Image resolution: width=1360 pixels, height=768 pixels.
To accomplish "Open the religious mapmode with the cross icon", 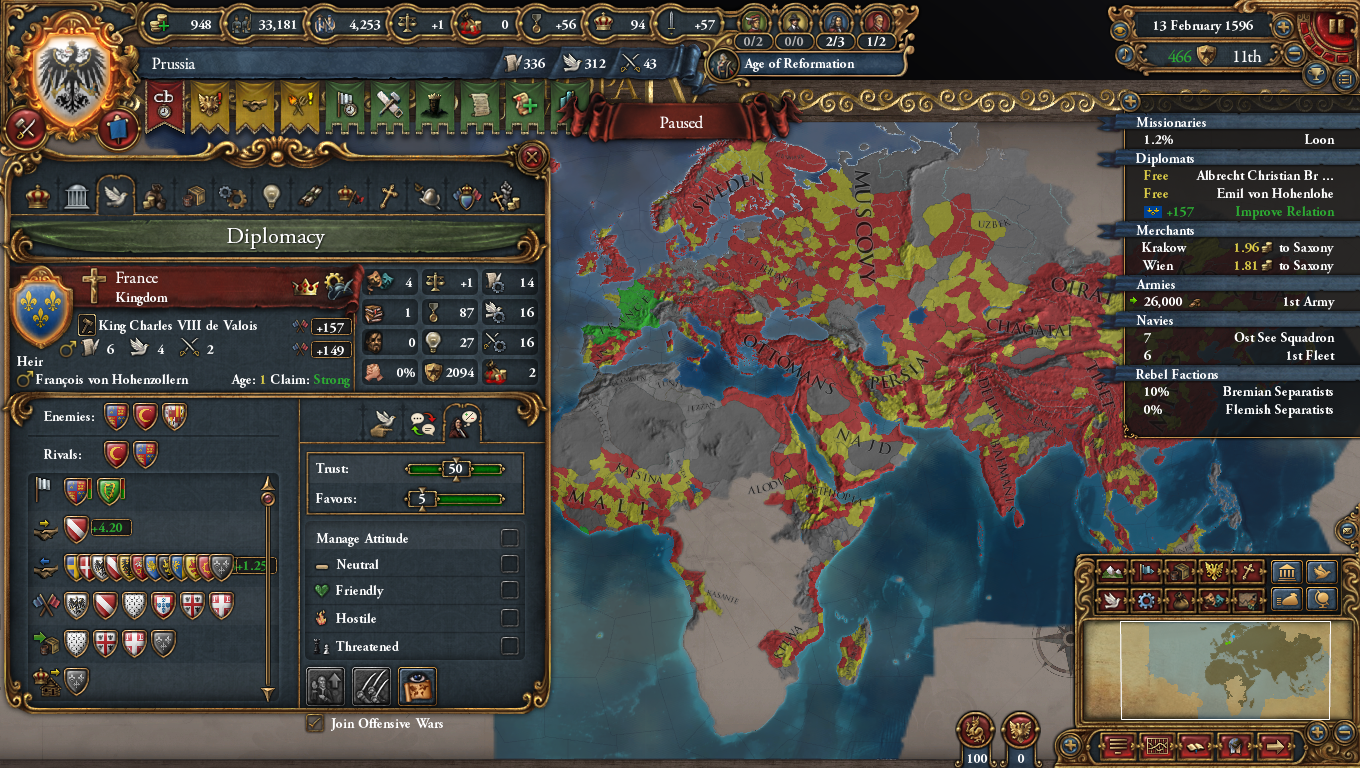I will point(1245,572).
